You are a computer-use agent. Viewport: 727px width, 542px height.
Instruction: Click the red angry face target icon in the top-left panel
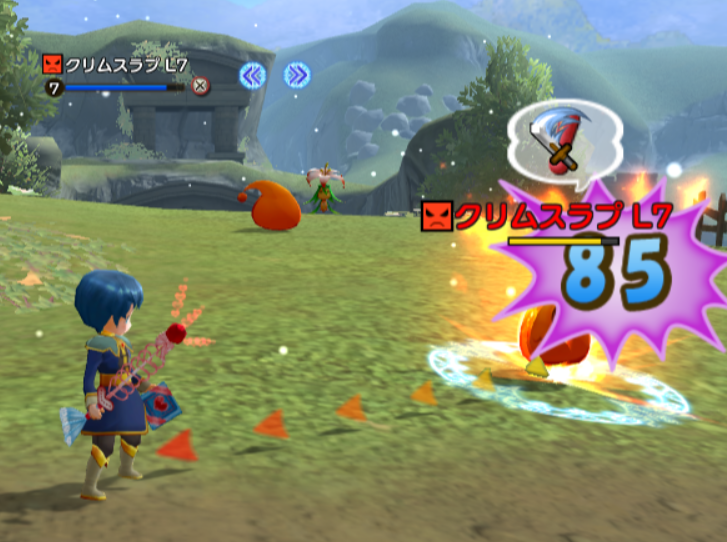coord(54,65)
